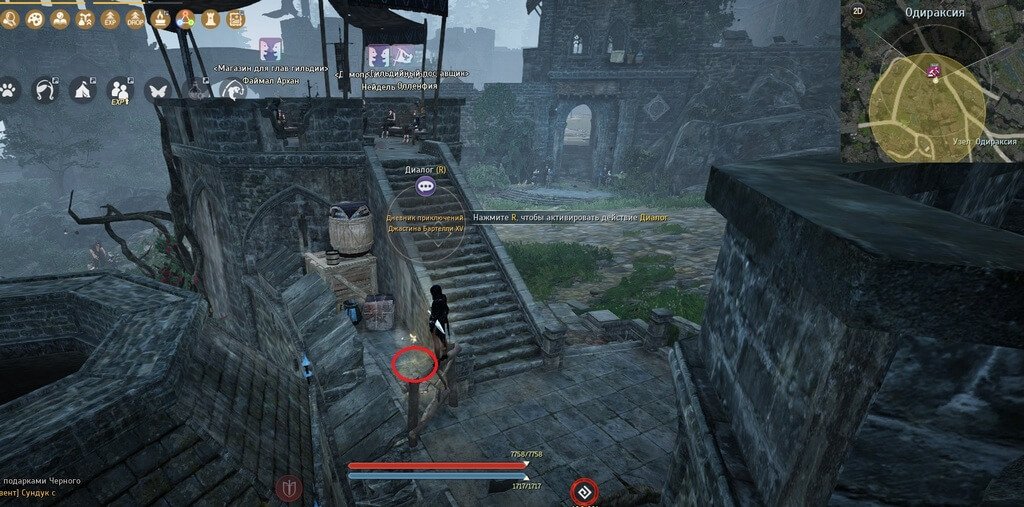Click the red shield emblem icon
The height and width of the screenshot is (507, 1024).
289,488
